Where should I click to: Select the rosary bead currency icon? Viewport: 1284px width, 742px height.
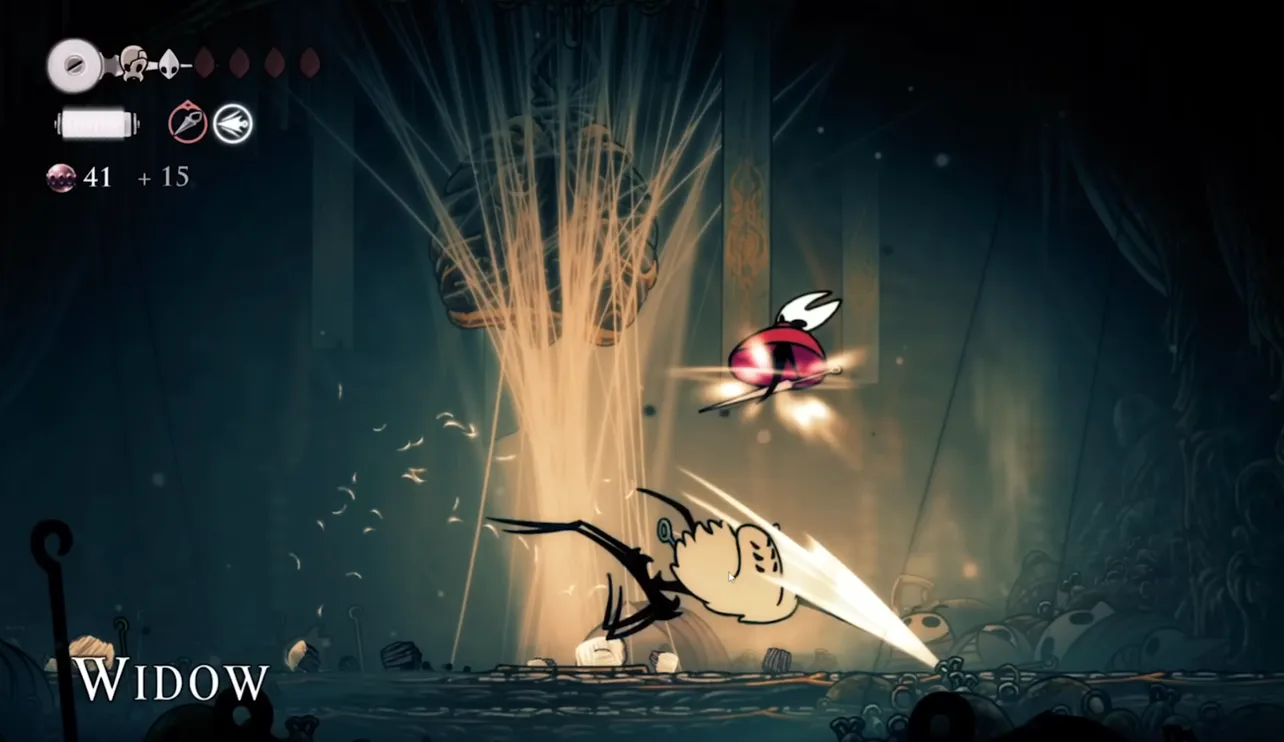tap(60, 177)
